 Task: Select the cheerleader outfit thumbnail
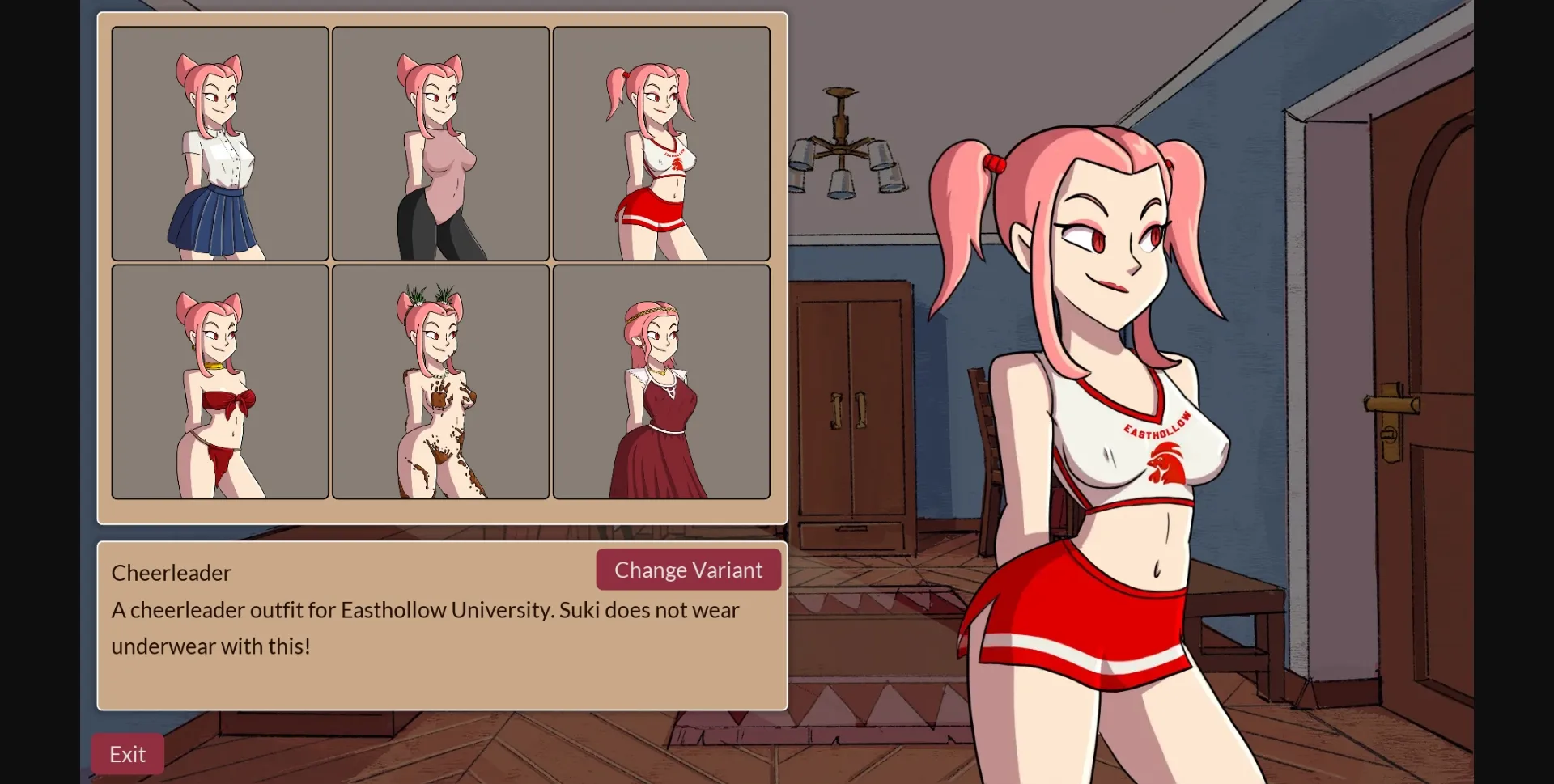pyautogui.click(x=661, y=142)
